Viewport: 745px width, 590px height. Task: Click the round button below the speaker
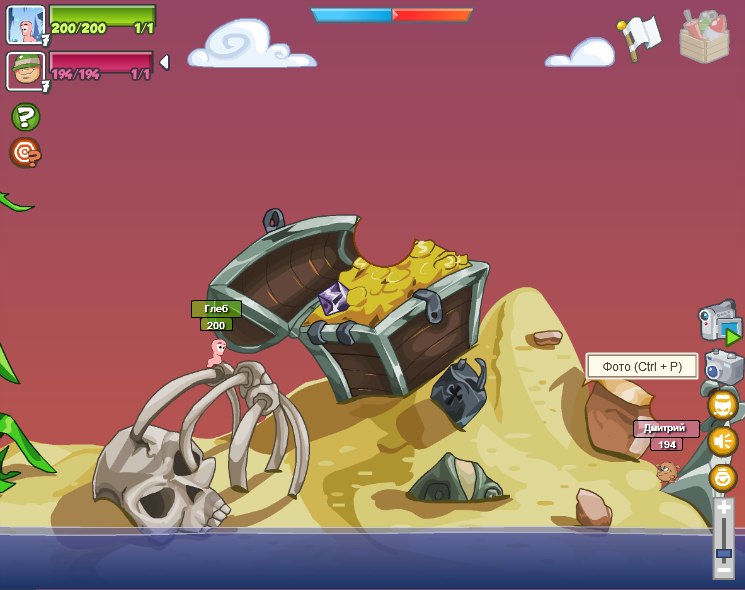point(722,477)
